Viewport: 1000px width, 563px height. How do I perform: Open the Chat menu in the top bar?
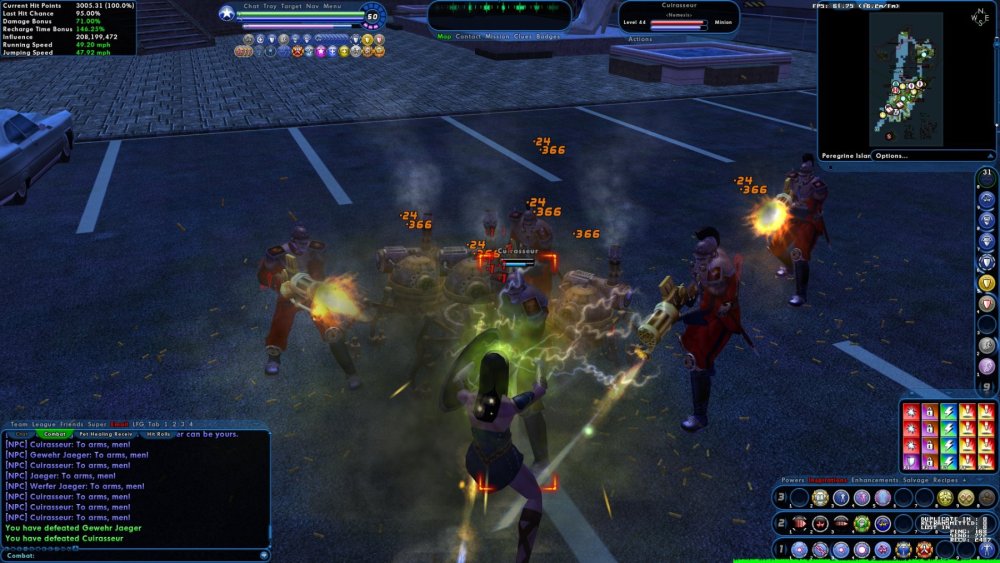(251, 6)
